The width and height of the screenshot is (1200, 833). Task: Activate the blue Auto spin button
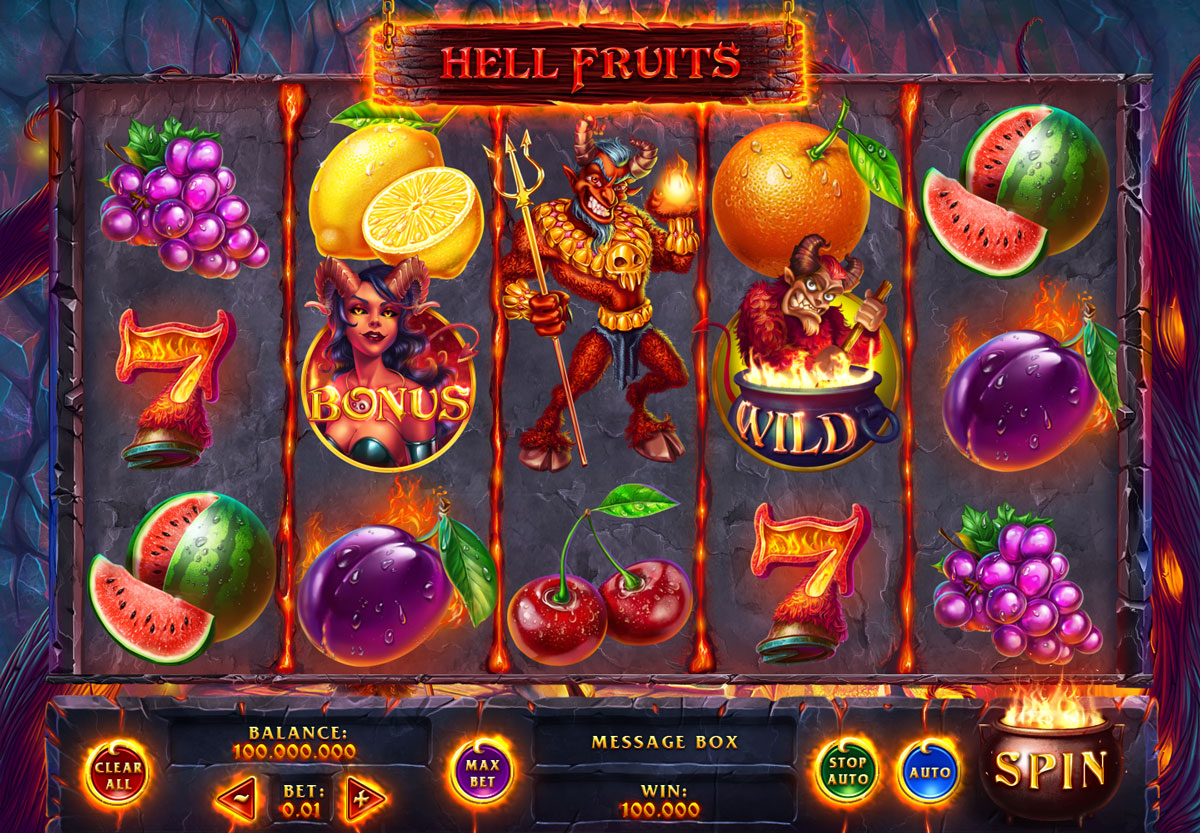tap(930, 772)
